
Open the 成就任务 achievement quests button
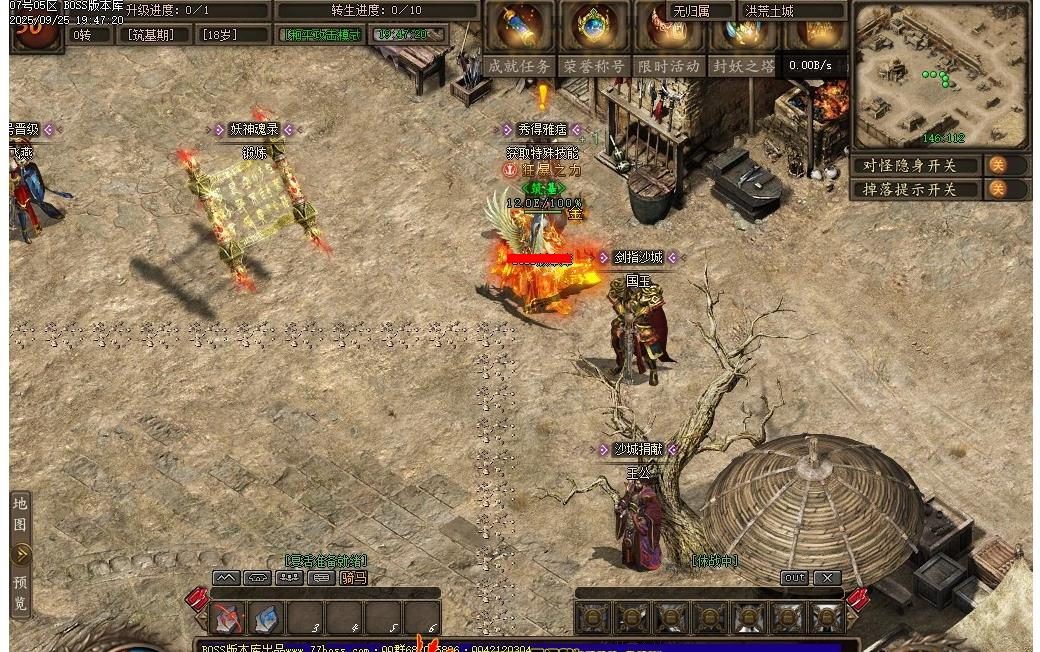(518, 66)
